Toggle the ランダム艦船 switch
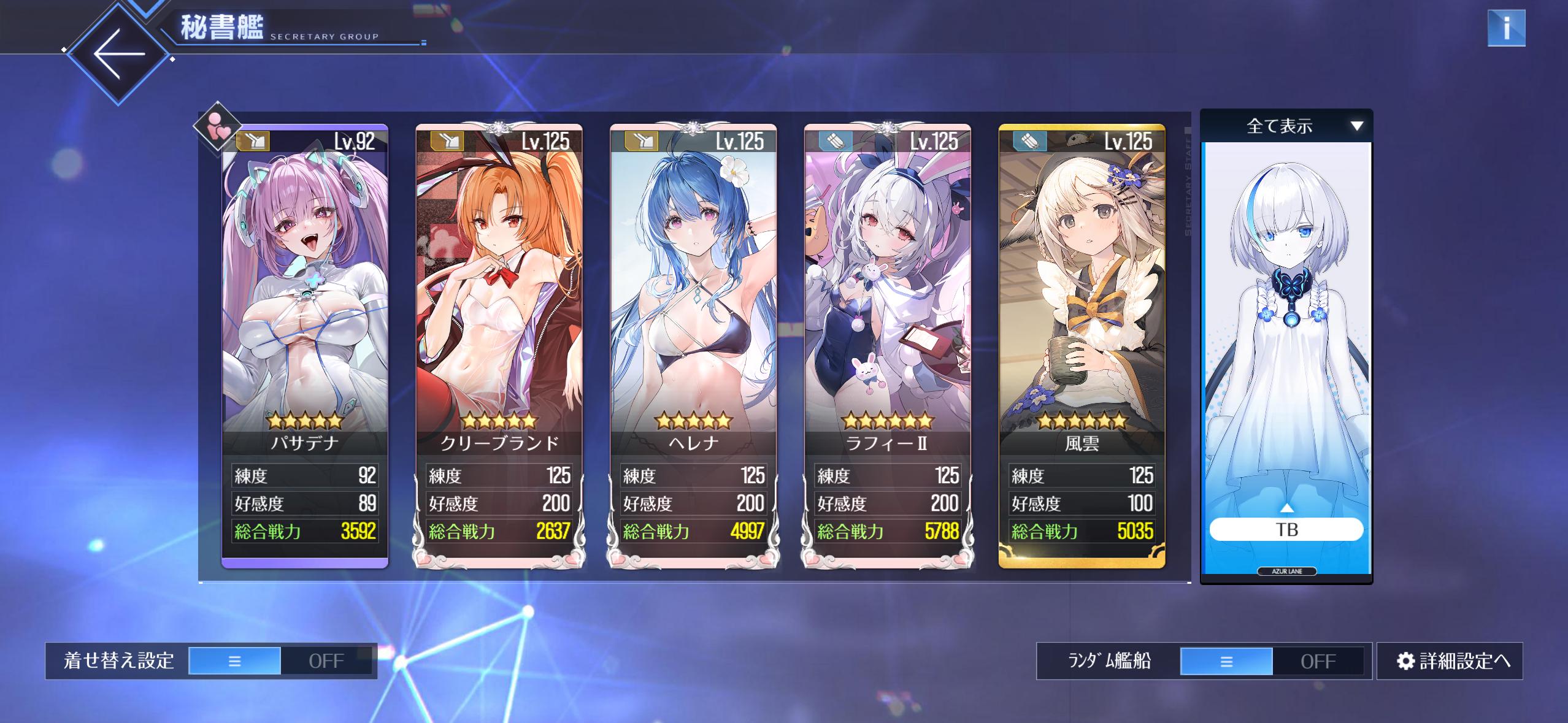This screenshot has width=1568, height=723. (x=1272, y=661)
